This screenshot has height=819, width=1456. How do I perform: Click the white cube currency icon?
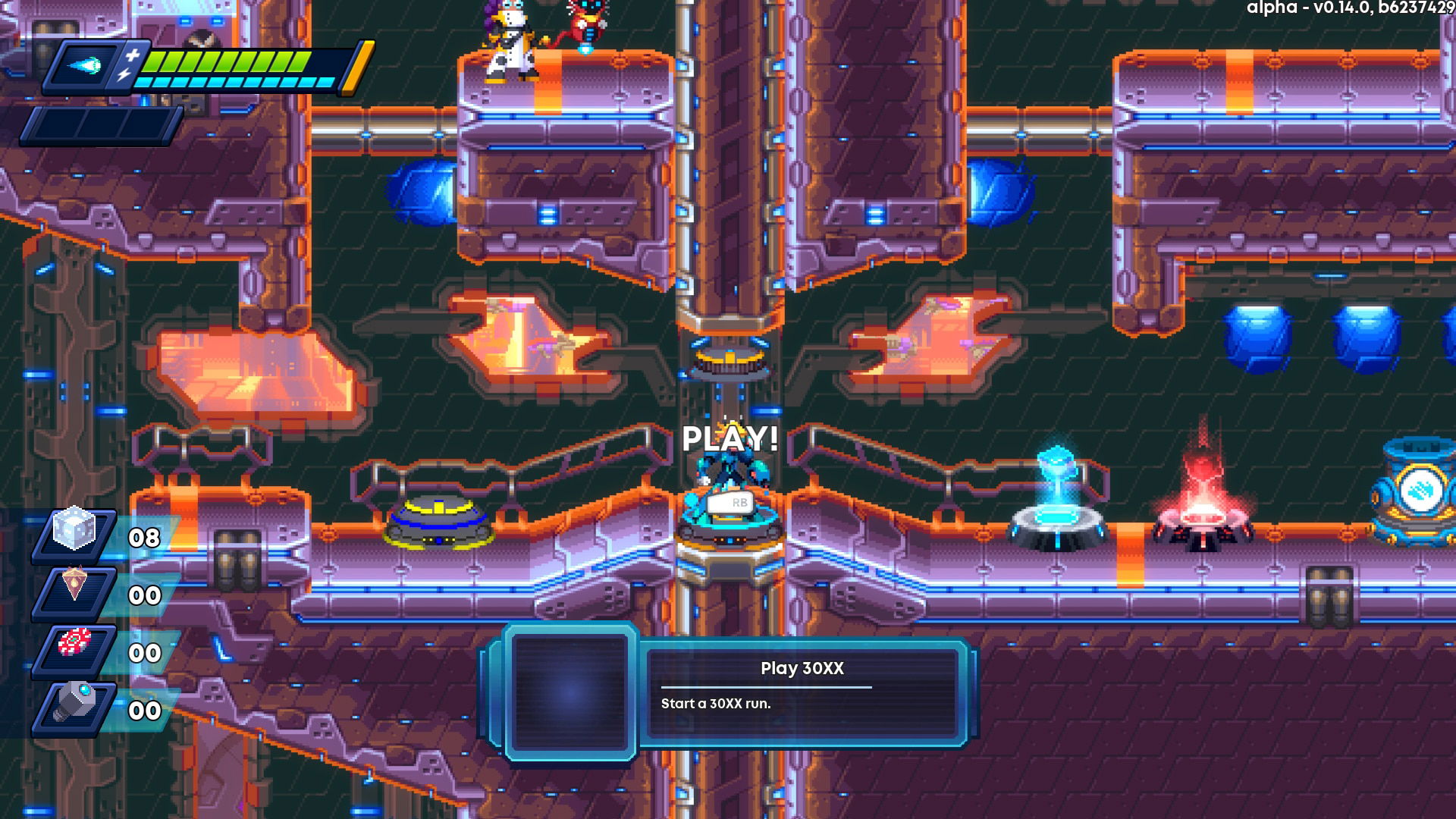pos(74,529)
